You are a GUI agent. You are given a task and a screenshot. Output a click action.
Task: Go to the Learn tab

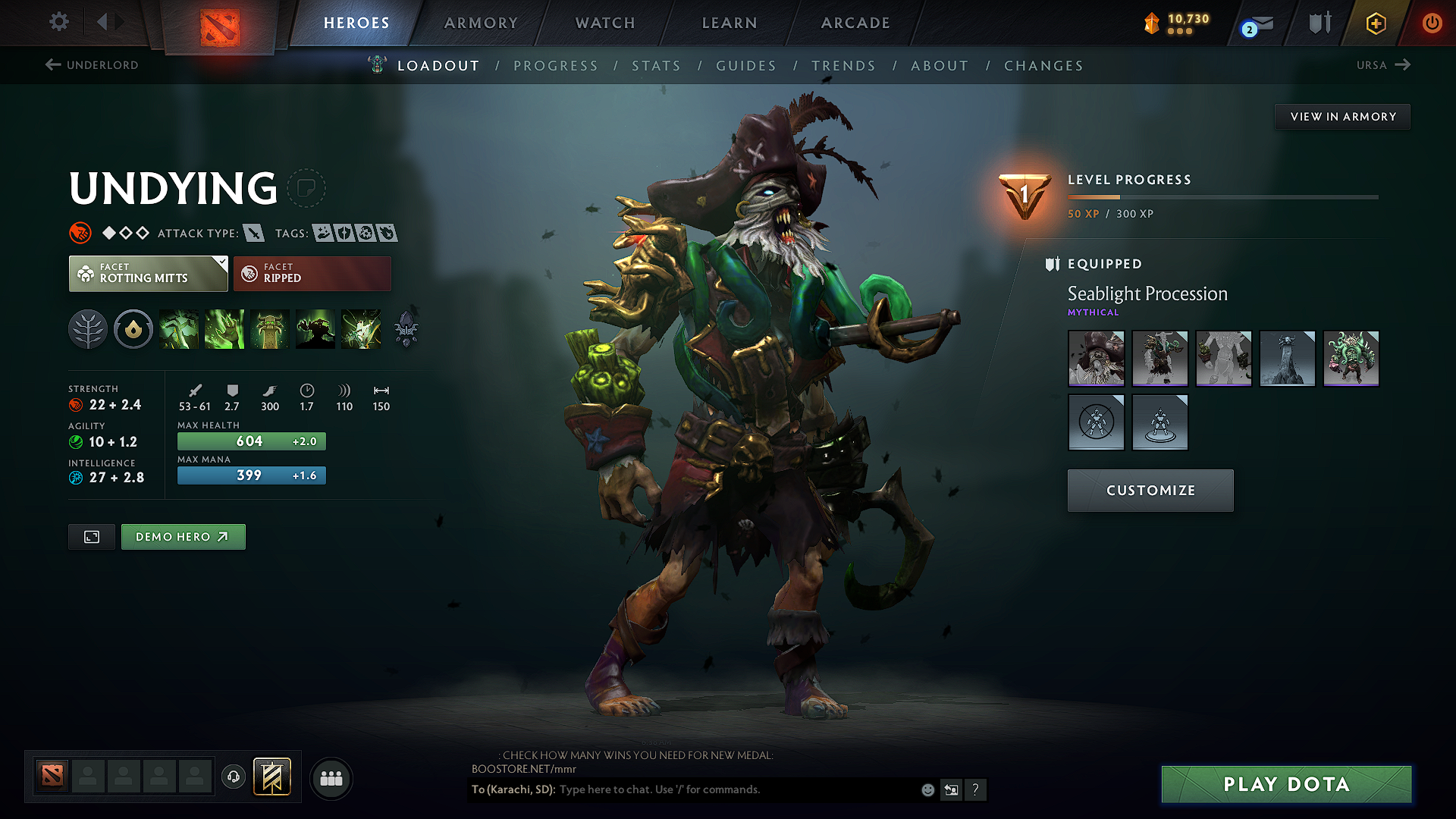730,23
